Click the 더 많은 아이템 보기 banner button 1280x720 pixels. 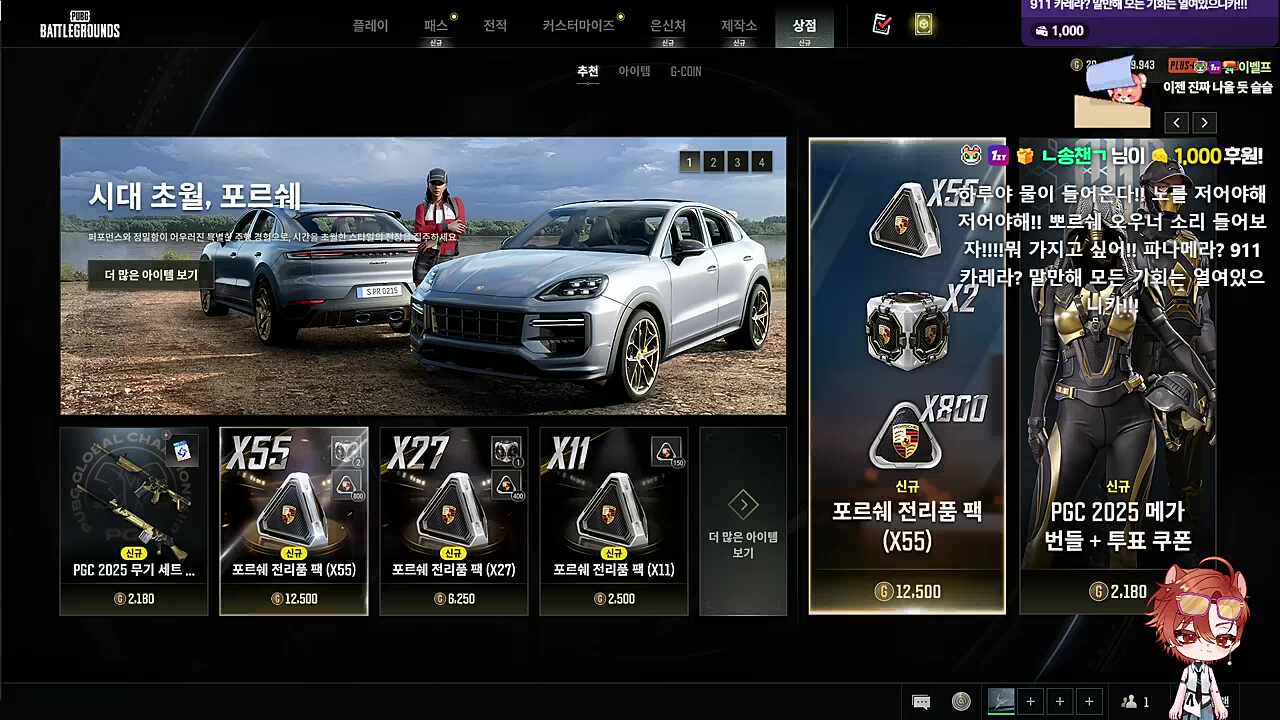coord(151,275)
